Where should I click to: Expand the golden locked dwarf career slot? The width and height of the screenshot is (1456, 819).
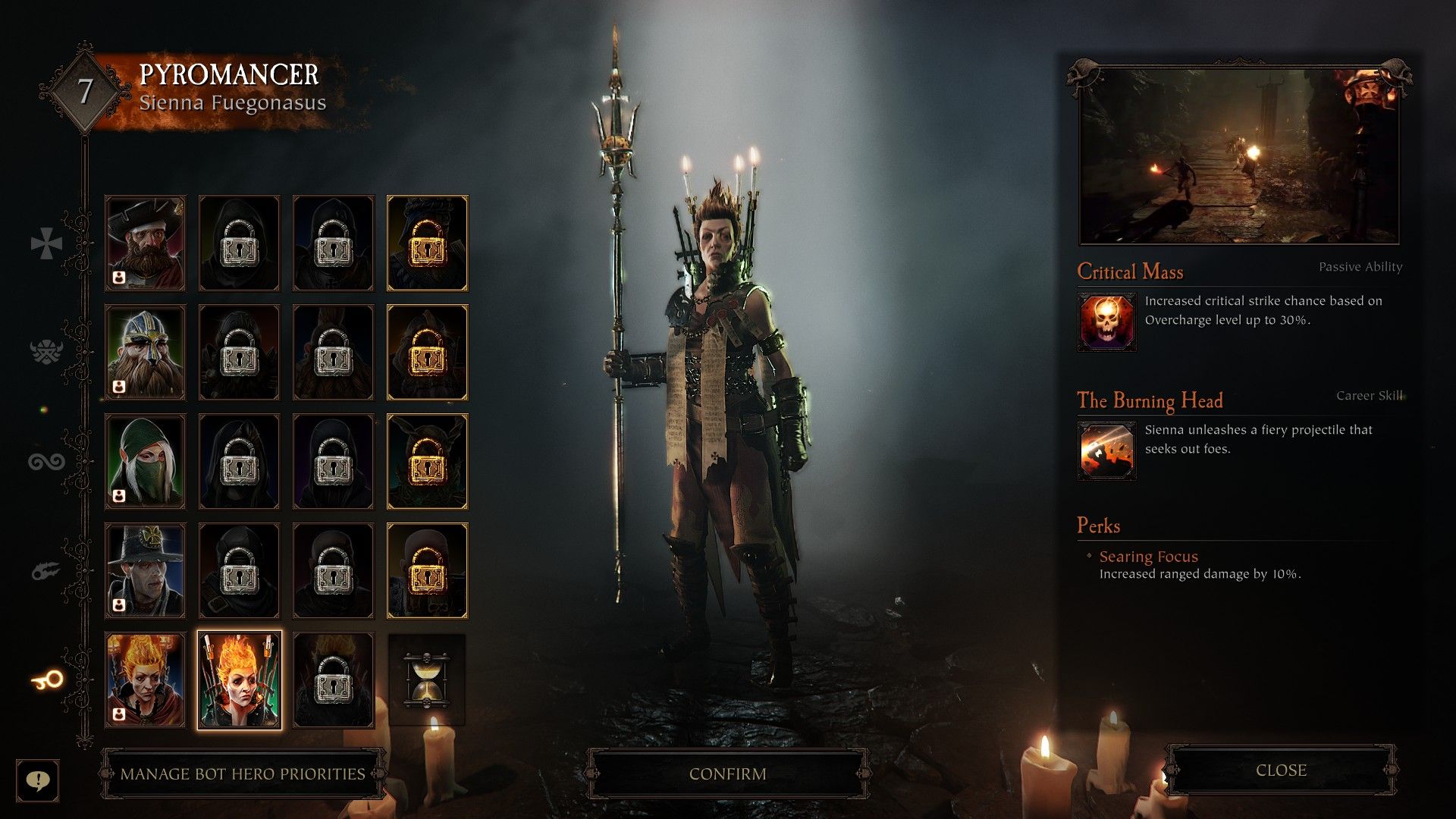(427, 351)
